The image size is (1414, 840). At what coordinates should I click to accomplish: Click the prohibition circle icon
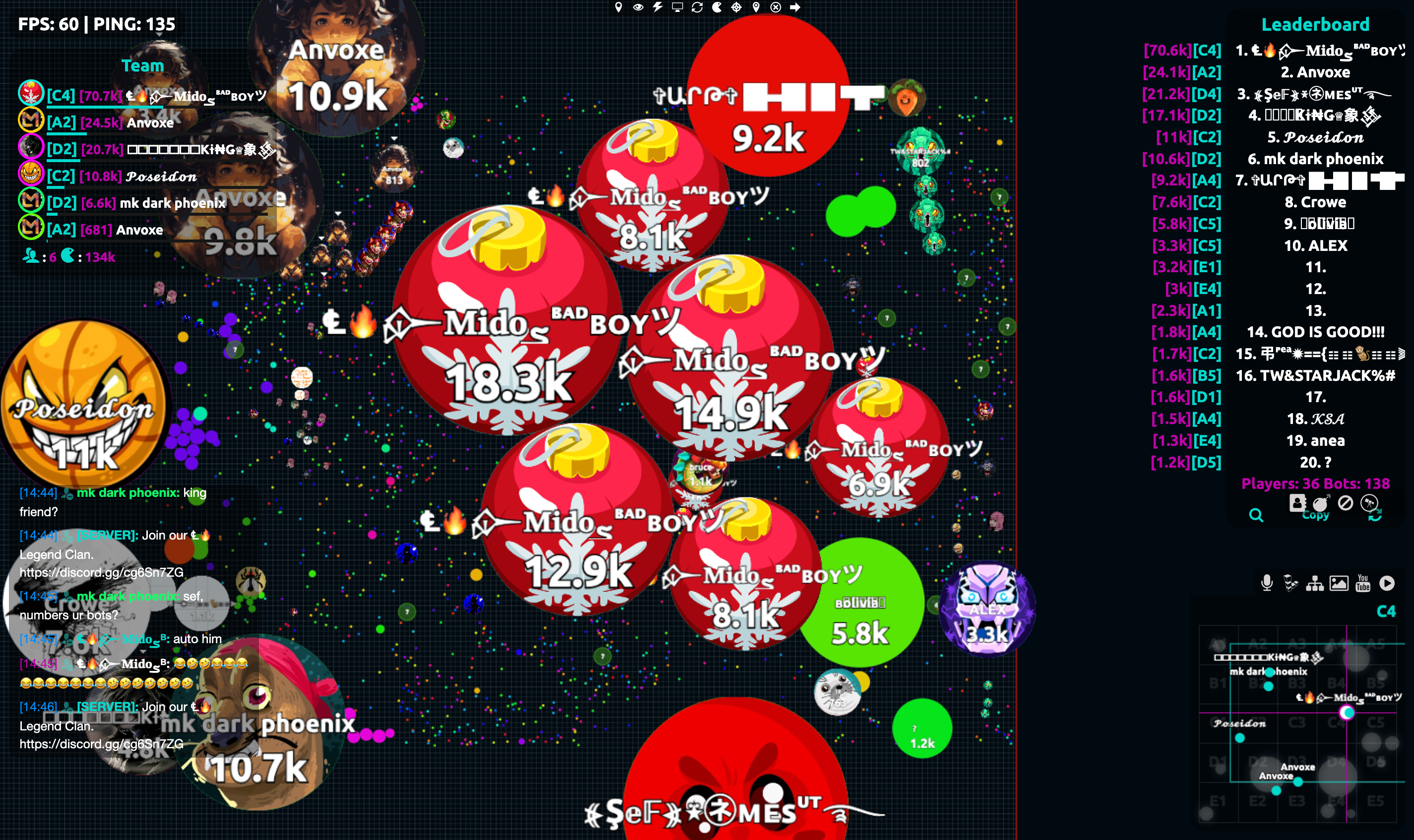click(x=1346, y=503)
